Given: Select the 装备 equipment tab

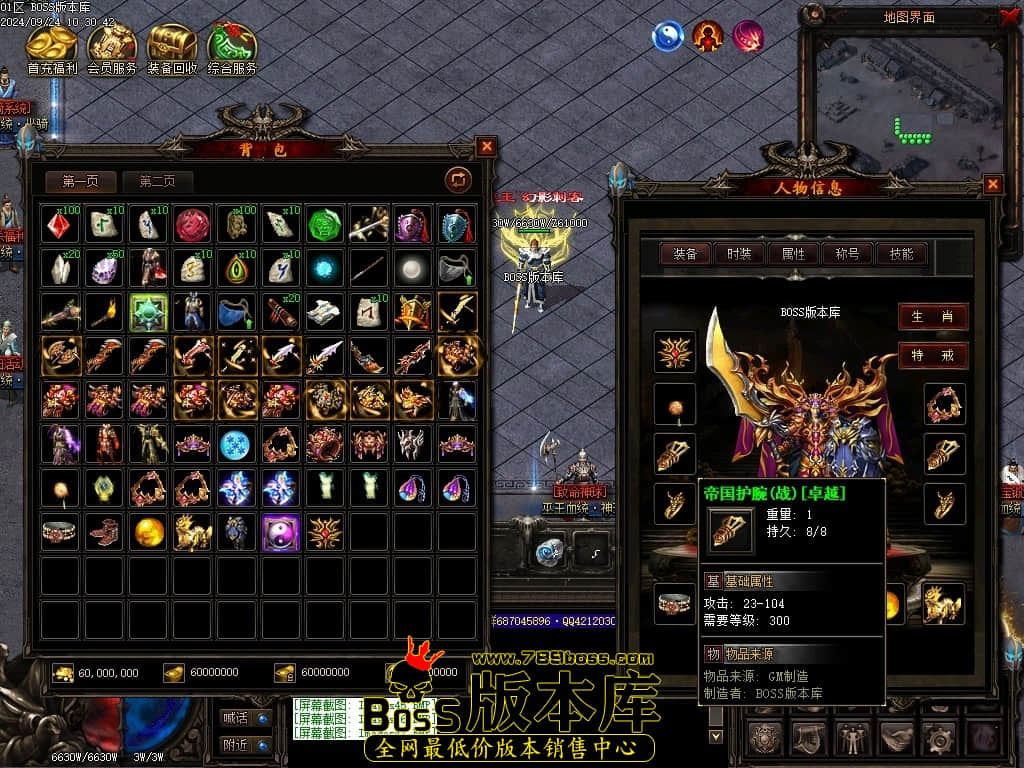Looking at the screenshot, I should click(685, 254).
